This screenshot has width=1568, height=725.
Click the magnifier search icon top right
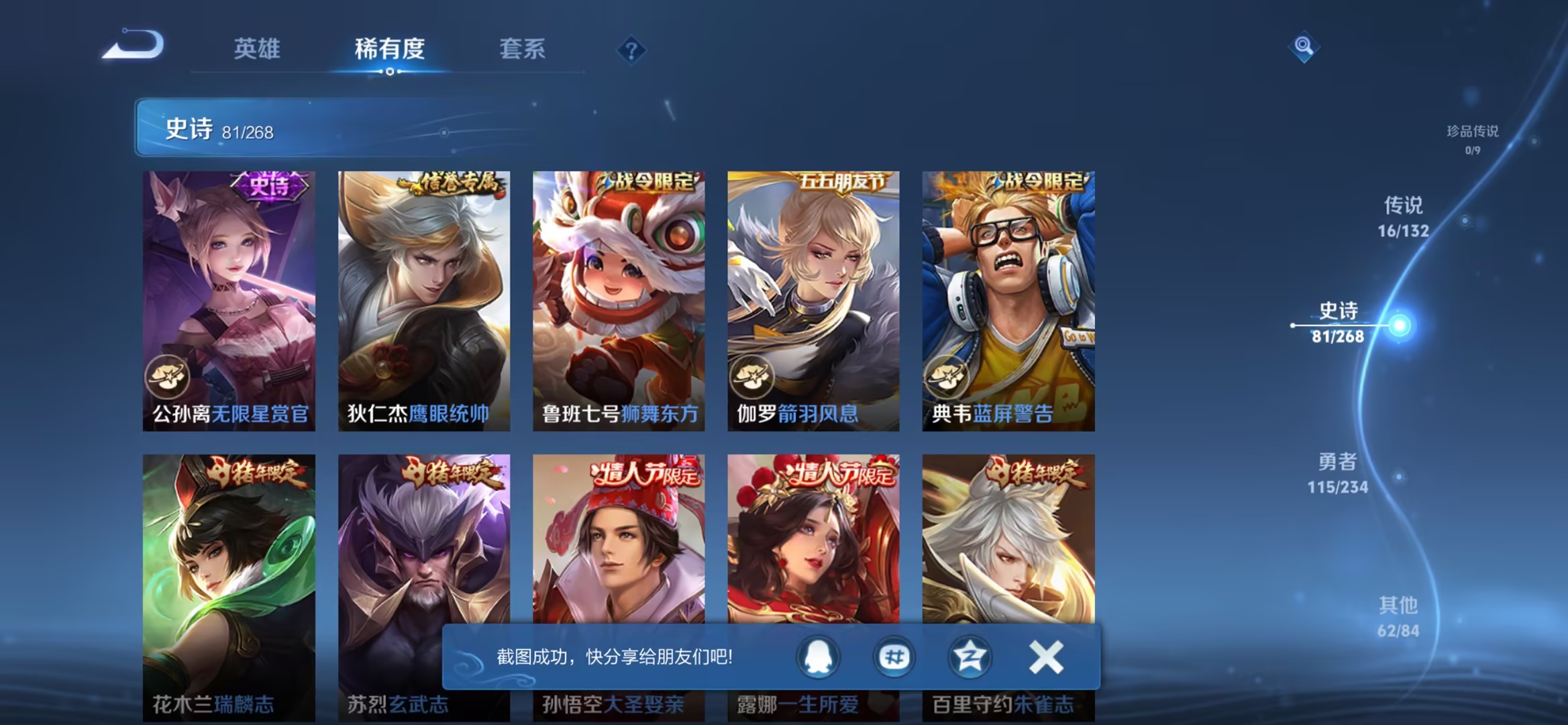1304,47
